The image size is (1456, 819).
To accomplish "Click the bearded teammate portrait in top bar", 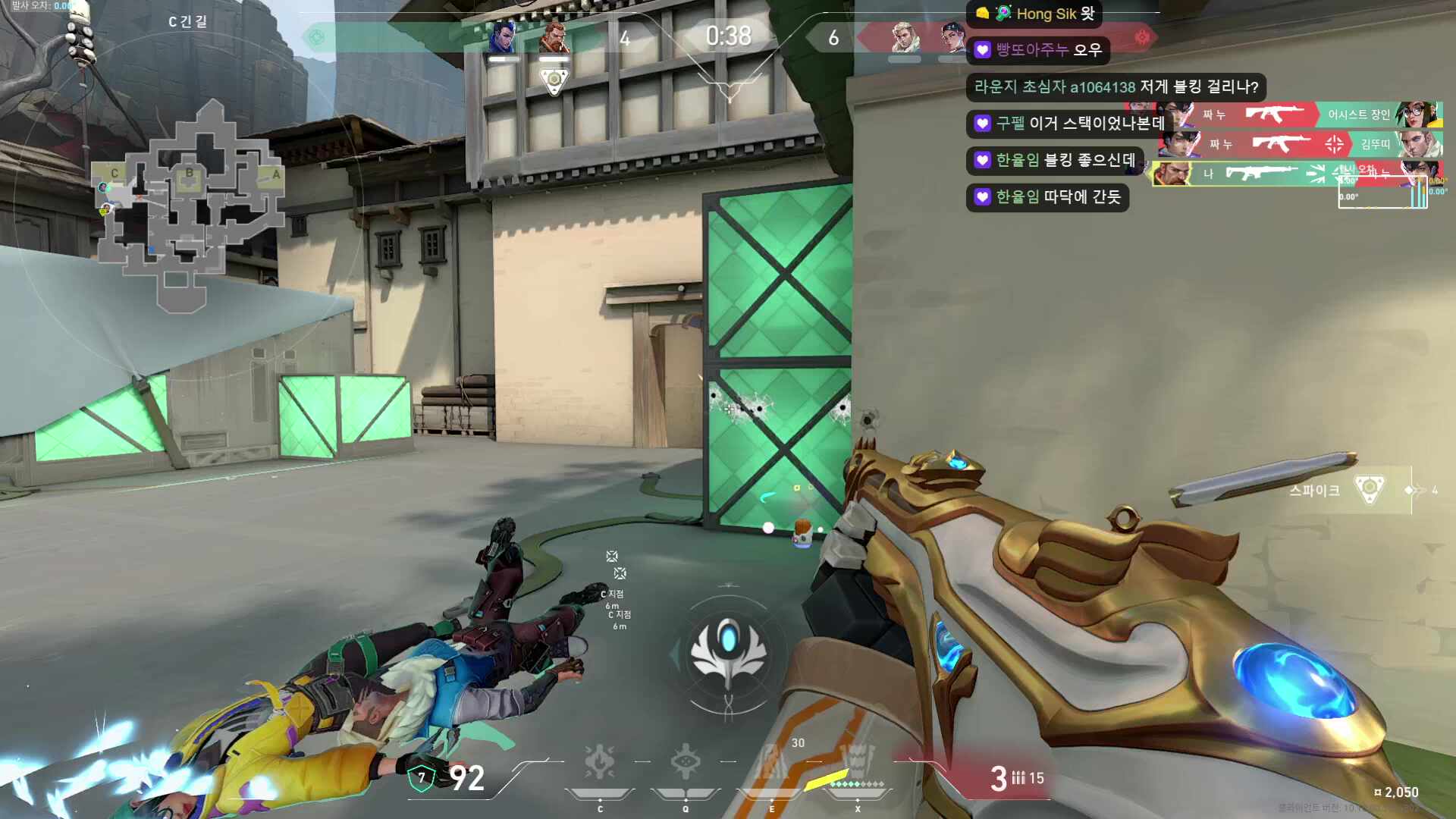I will [x=554, y=38].
